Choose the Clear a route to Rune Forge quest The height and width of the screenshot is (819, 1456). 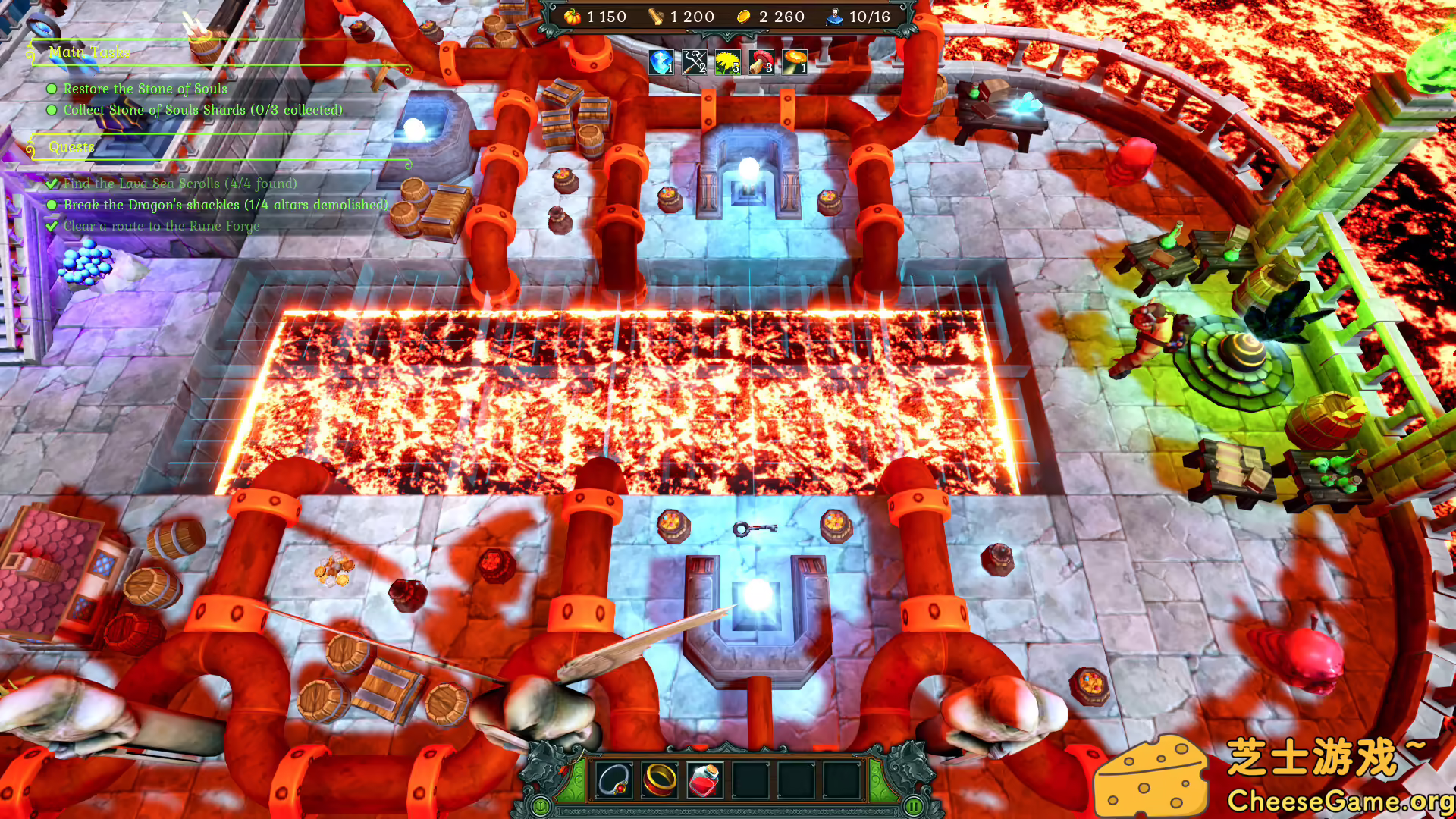pyautogui.click(x=161, y=227)
